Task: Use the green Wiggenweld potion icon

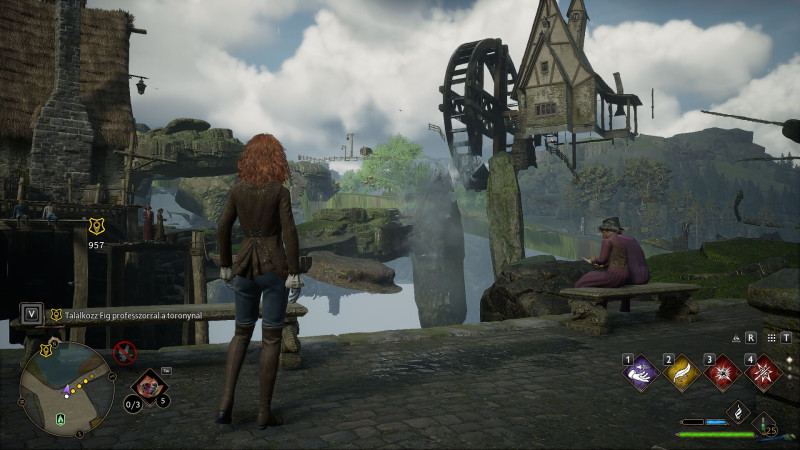Action: [x=764, y=425]
